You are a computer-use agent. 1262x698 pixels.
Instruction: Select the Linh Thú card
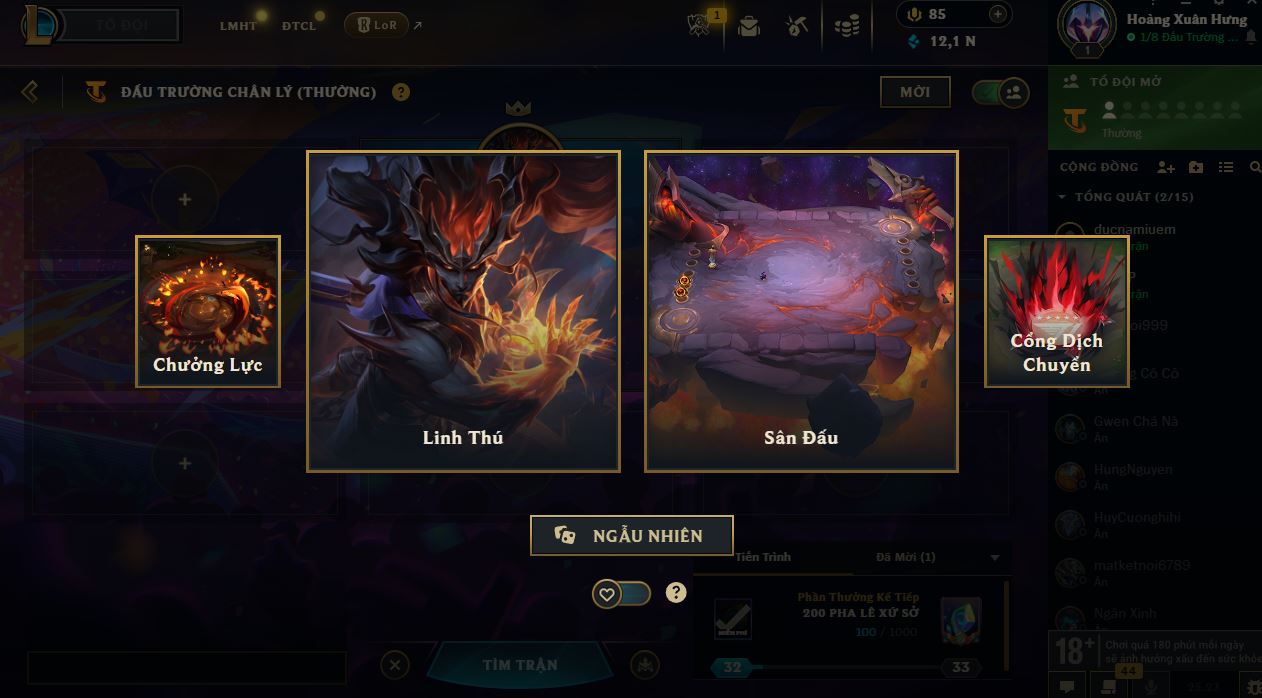[463, 311]
